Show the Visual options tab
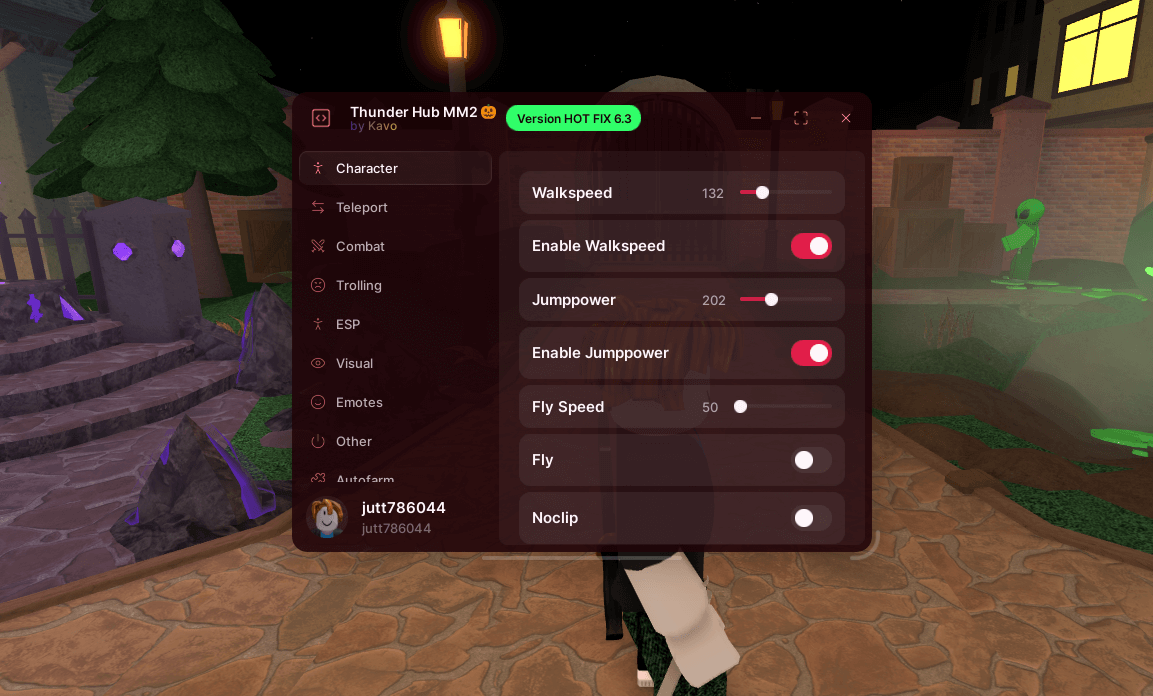Viewport: 1153px width, 696px height. click(354, 363)
